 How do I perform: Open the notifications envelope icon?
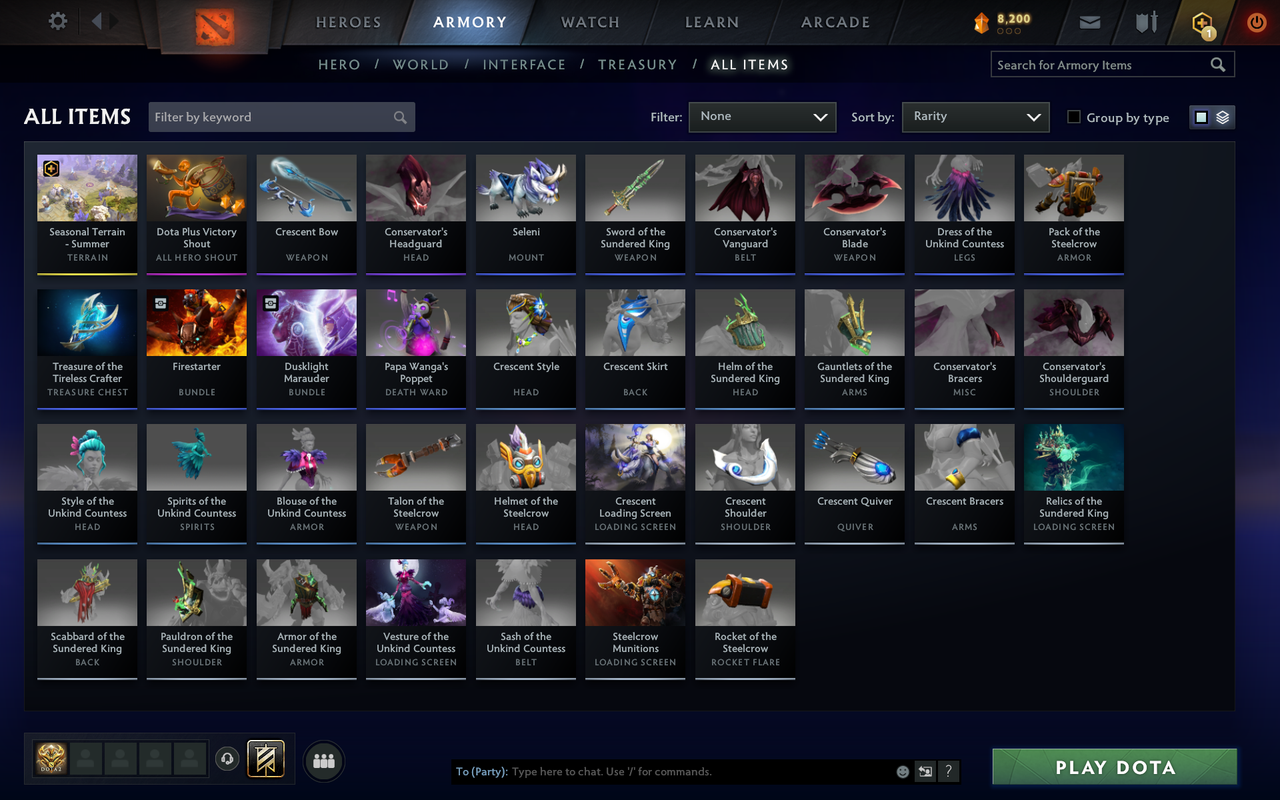pyautogui.click(x=1089, y=21)
